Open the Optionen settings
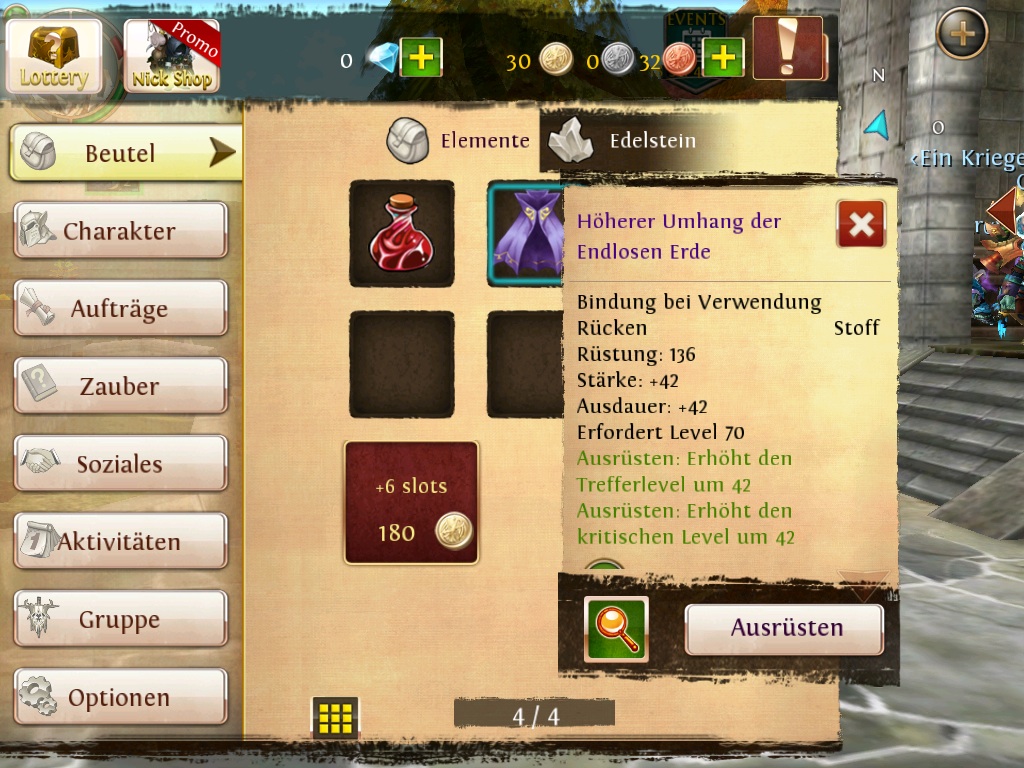This screenshot has width=1024, height=768. [x=120, y=697]
